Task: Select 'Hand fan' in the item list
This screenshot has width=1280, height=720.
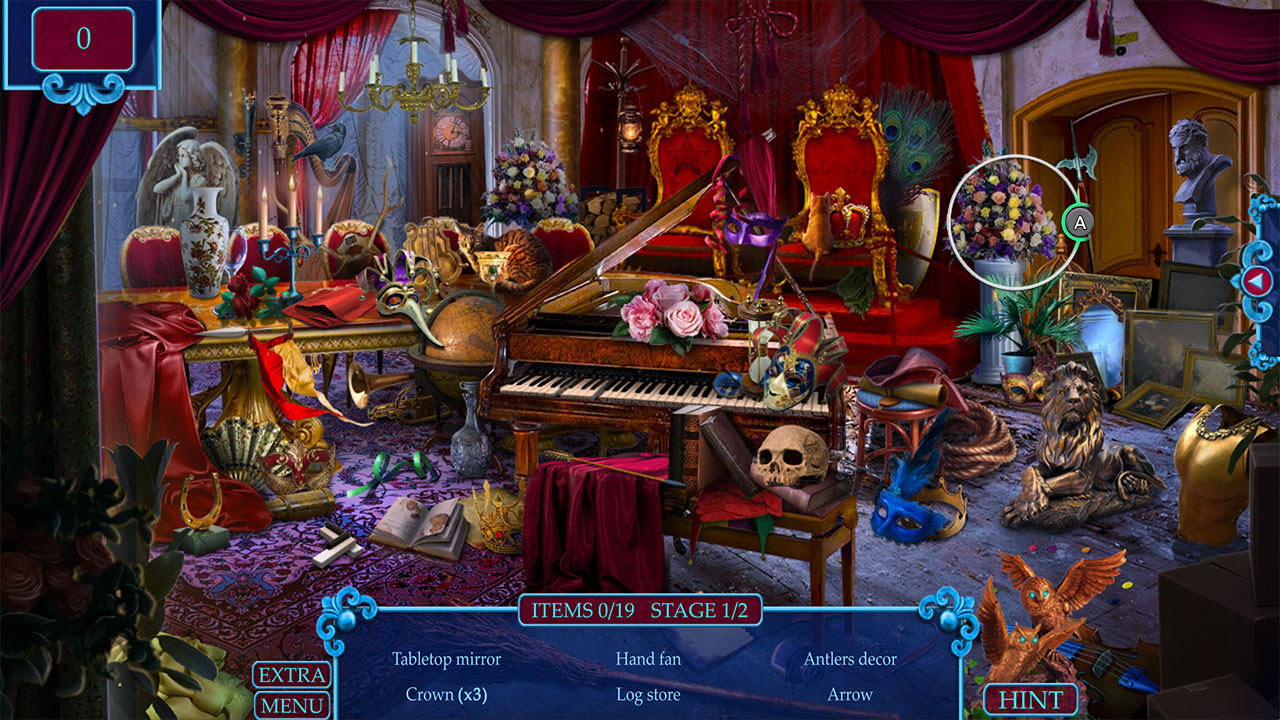Action: tap(648, 660)
